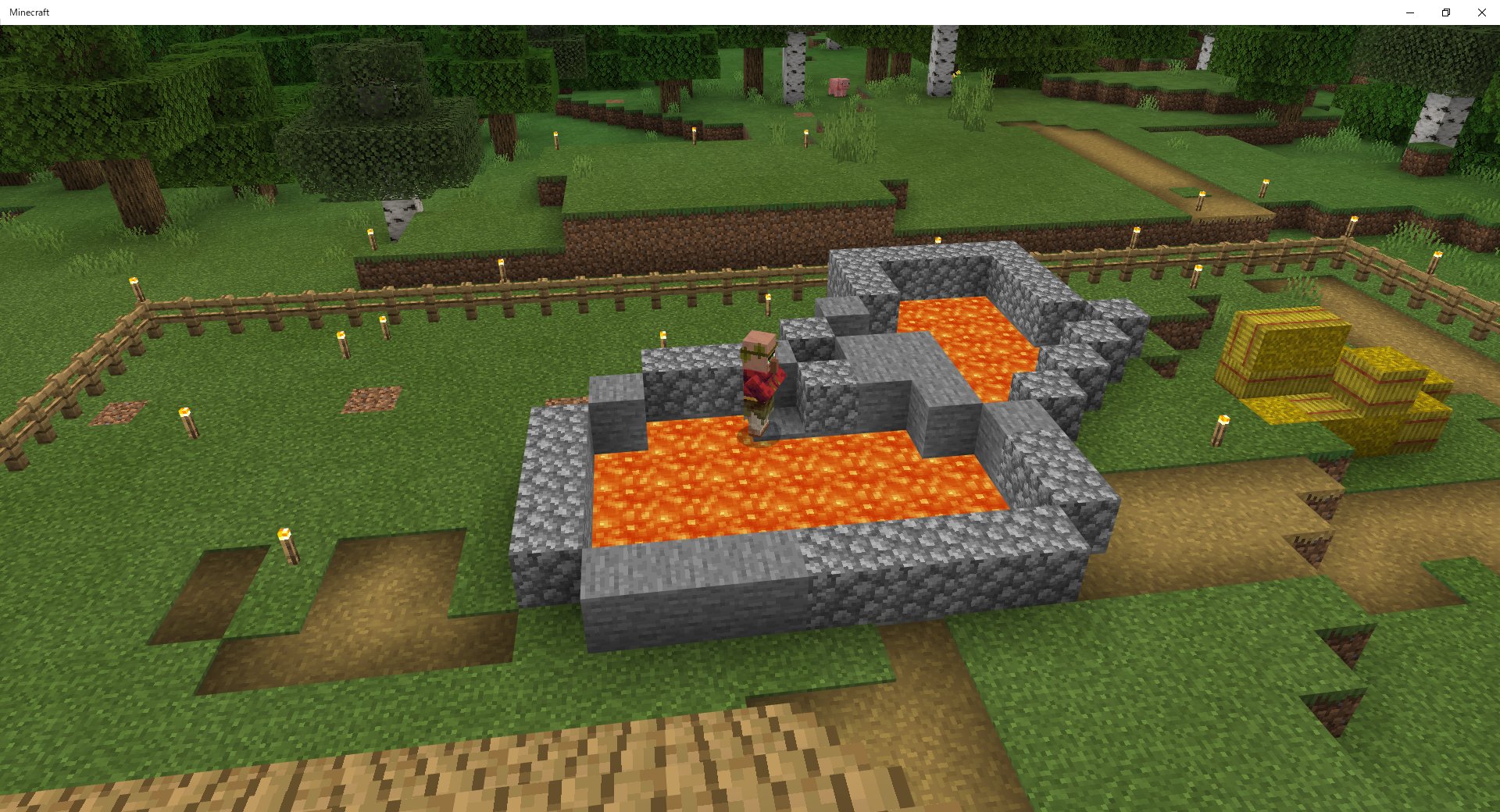The height and width of the screenshot is (812, 1500).
Task: Restore down the Minecraft window
Action: 1445,12
